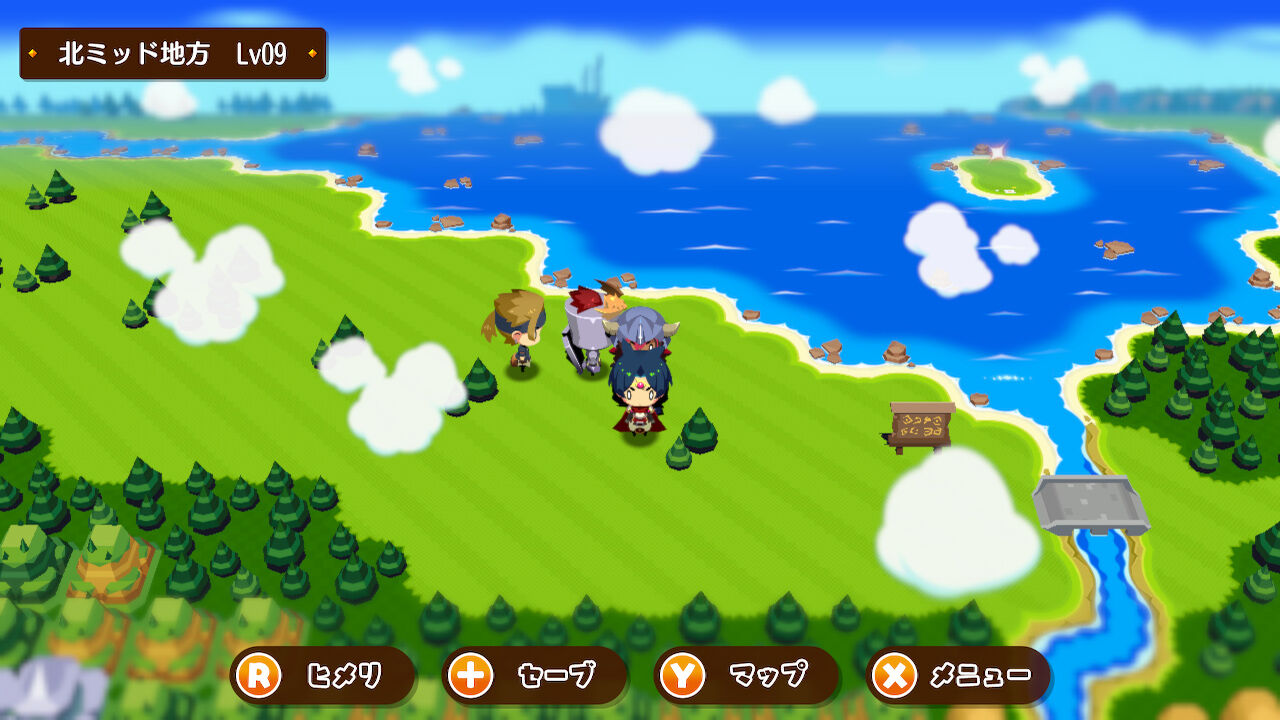
Task: Click the stone bridge over the river
Action: click(x=1092, y=505)
